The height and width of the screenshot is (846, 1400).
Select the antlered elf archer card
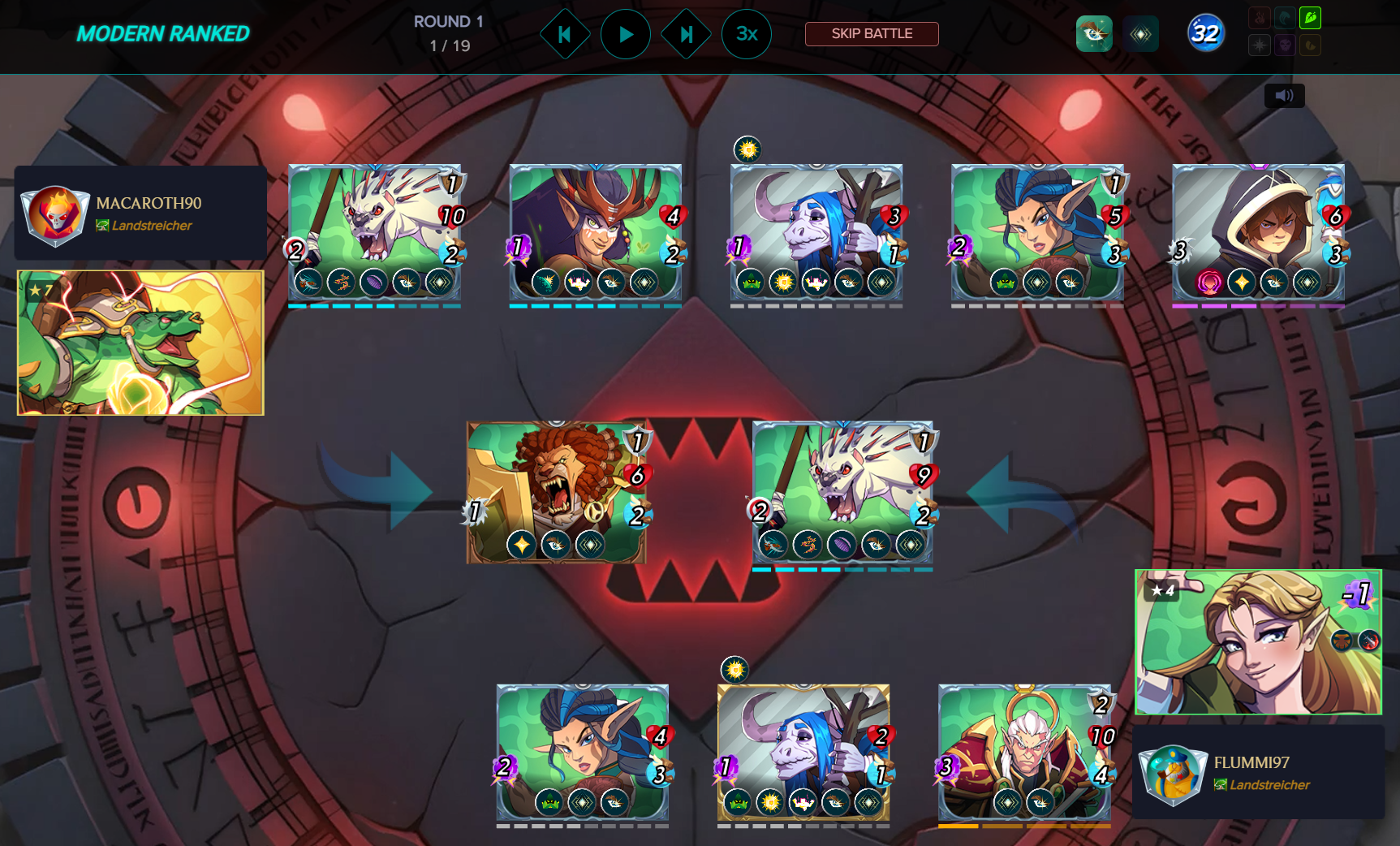[x=596, y=232]
